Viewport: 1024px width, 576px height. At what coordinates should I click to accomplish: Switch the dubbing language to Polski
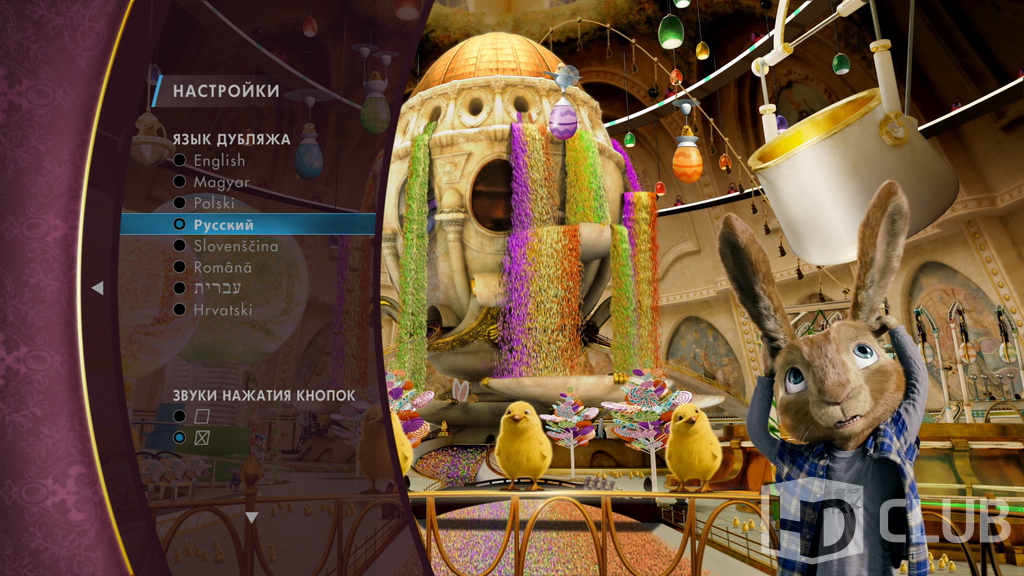point(214,203)
